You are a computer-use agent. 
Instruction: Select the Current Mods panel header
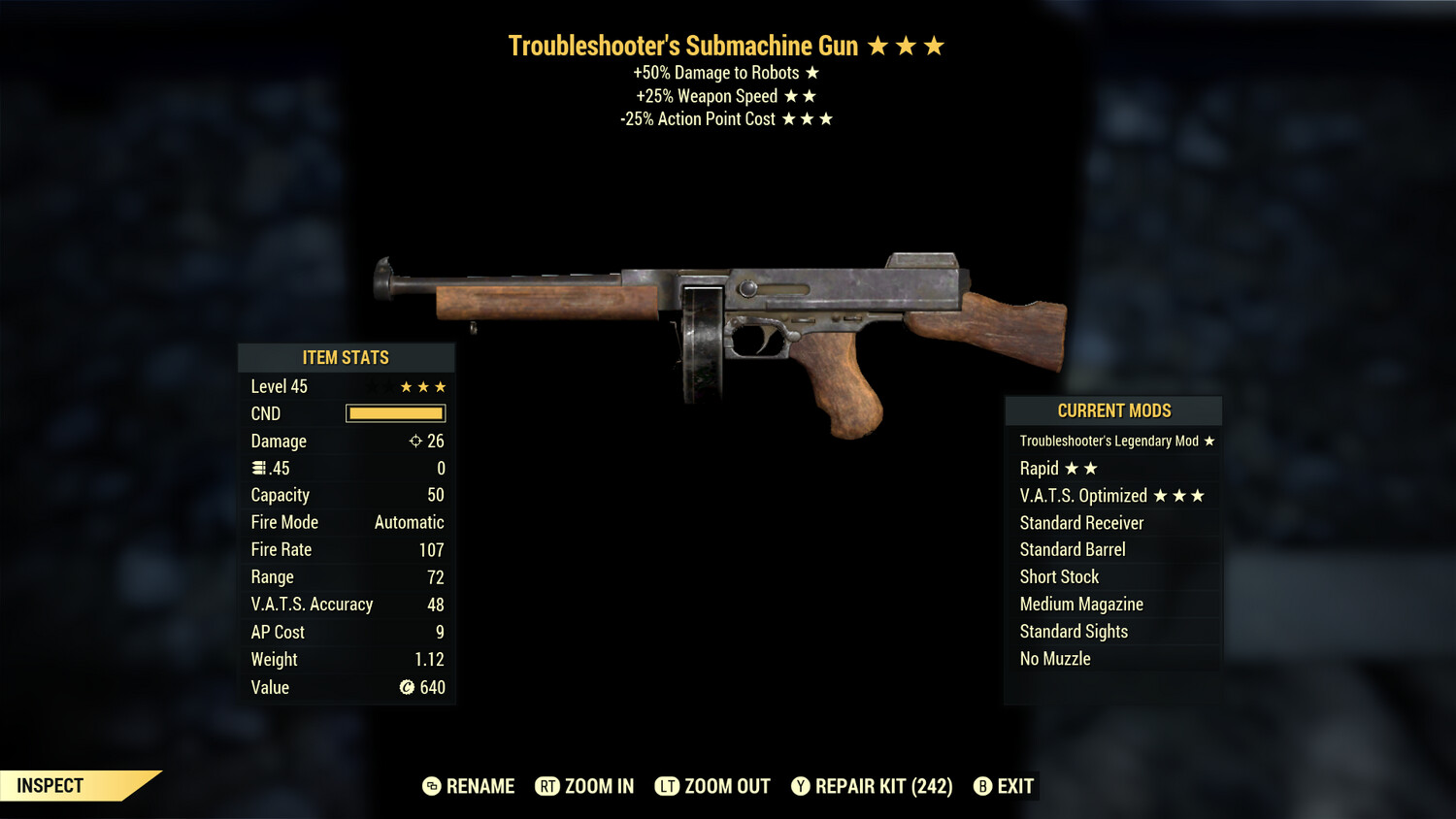coord(1113,410)
